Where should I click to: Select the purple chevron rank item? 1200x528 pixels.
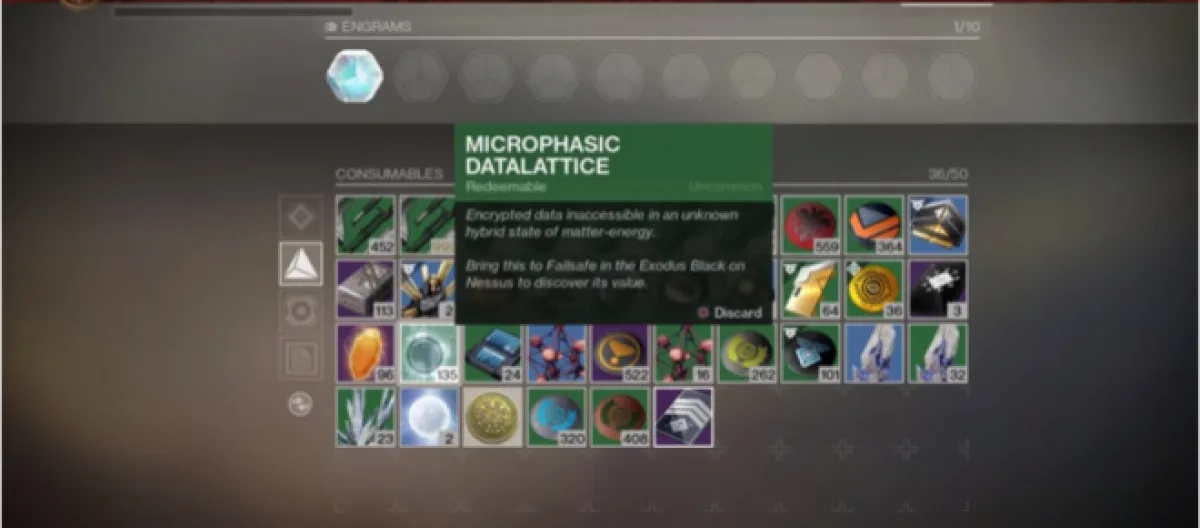[x=683, y=417]
